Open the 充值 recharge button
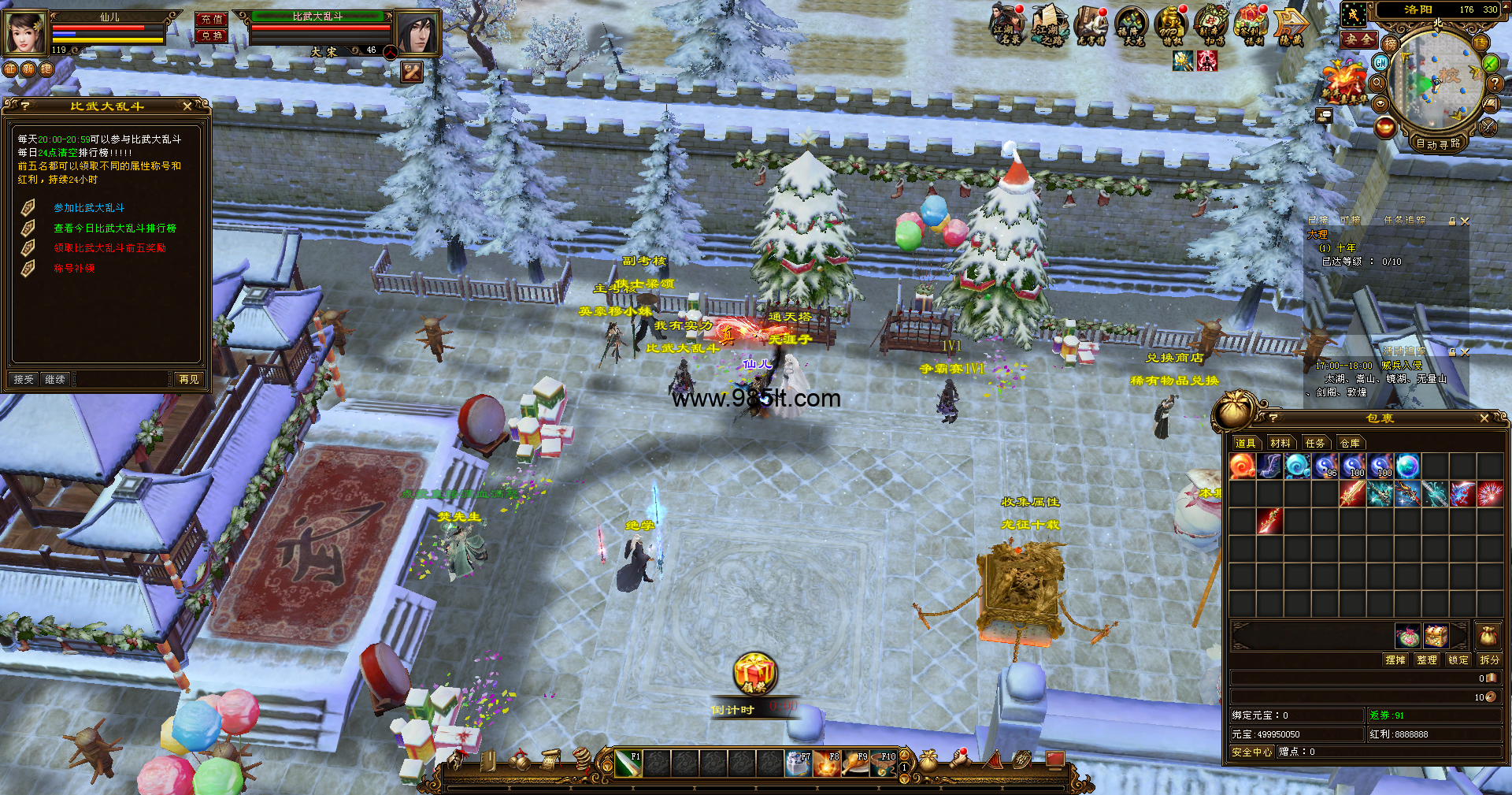Screen dimensions: 1512x795 212,19
